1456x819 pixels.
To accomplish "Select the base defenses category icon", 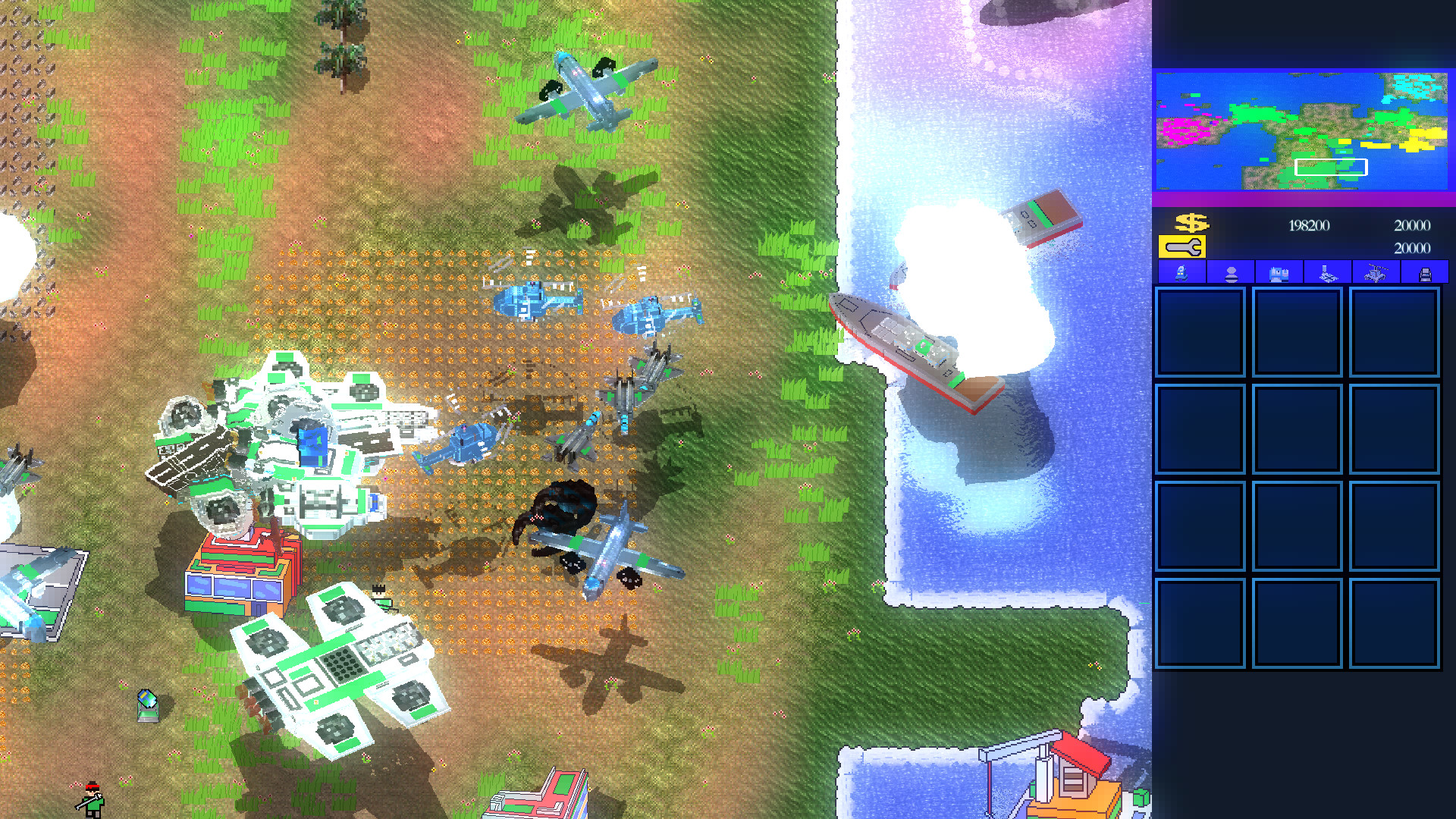I will 1327,273.
